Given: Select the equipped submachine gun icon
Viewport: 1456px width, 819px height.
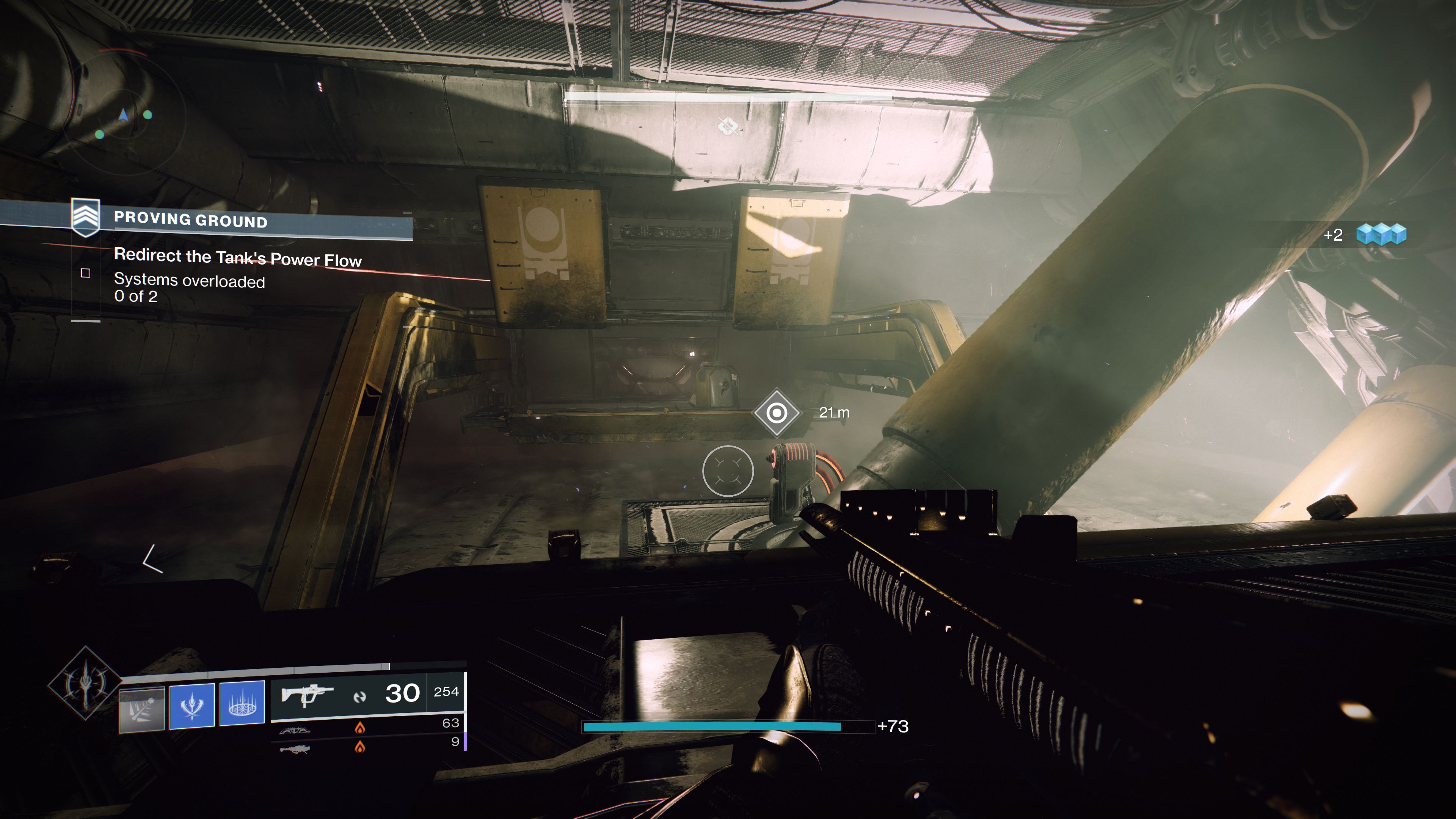Looking at the screenshot, I should click(x=307, y=696).
